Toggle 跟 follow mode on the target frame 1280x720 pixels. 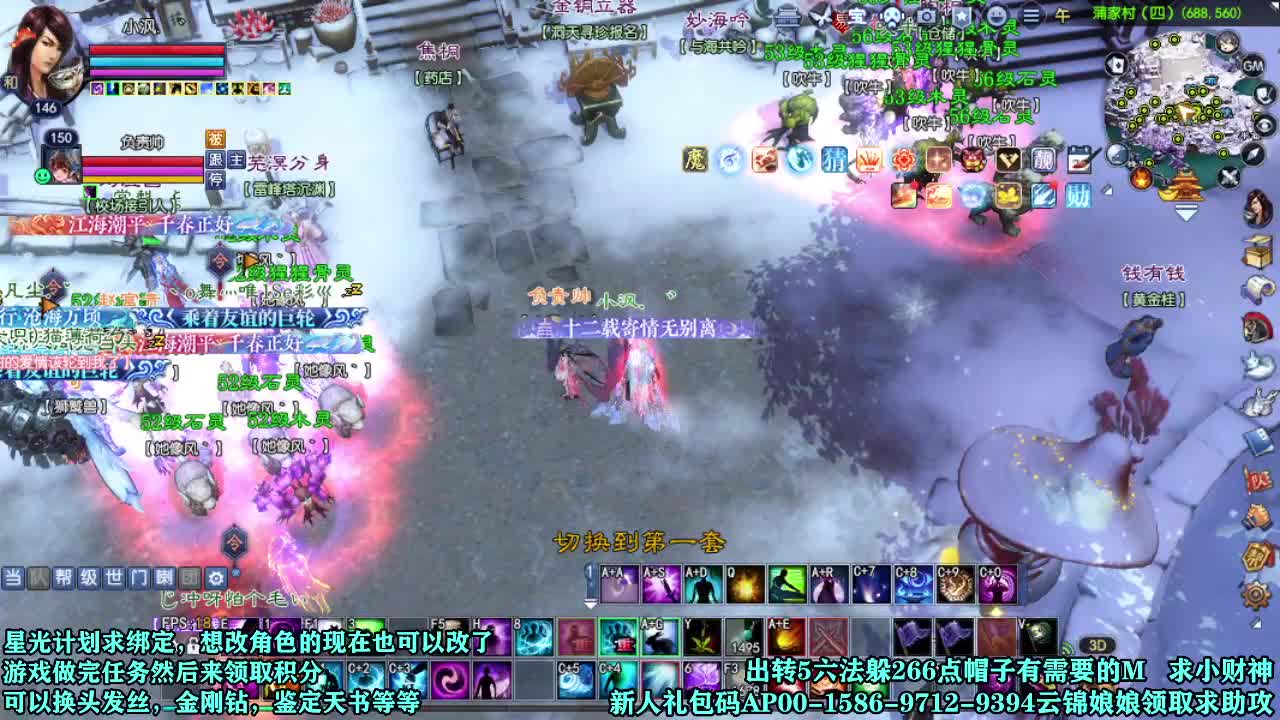click(x=214, y=159)
